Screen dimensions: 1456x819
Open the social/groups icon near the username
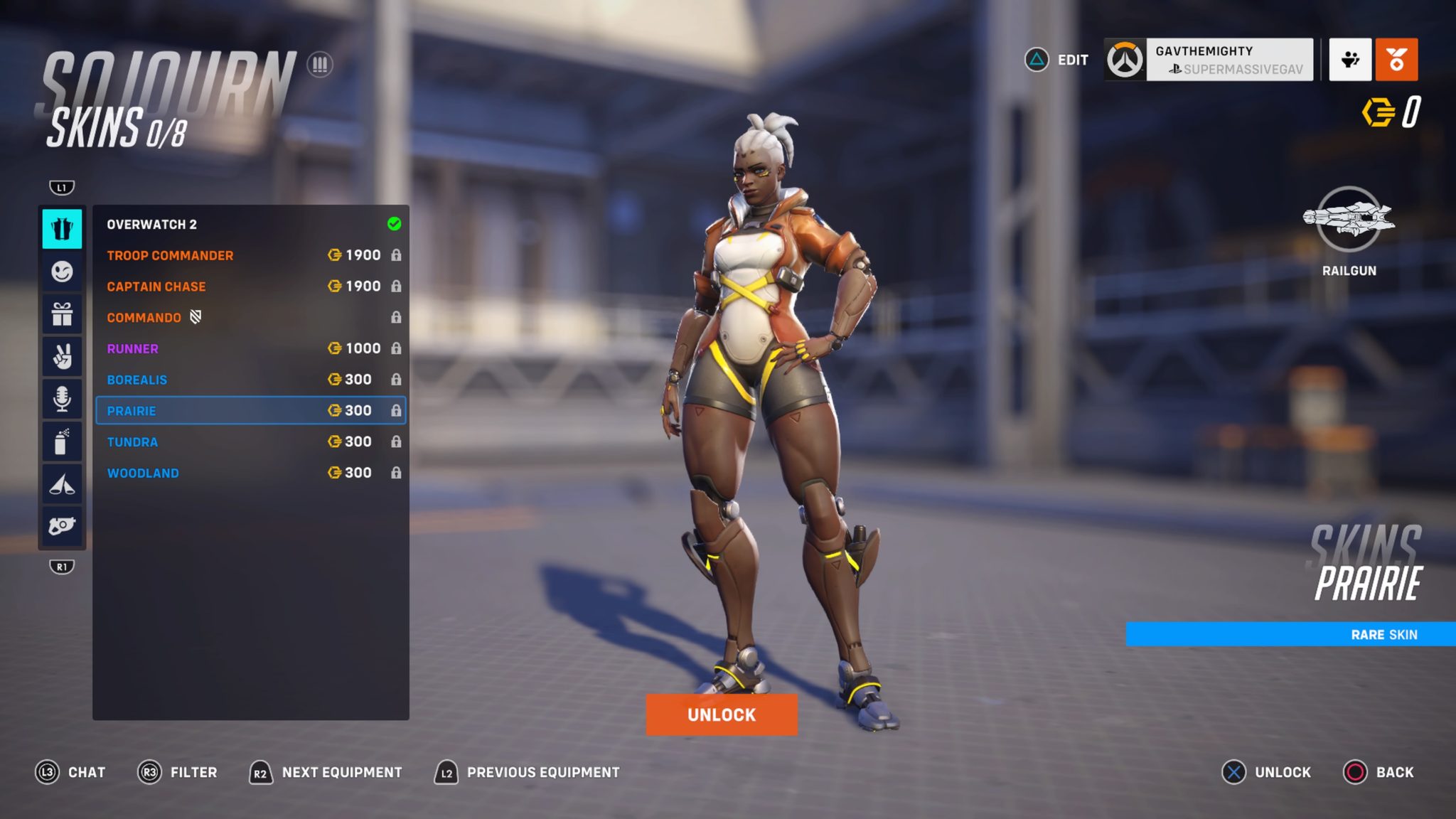coord(1350,60)
